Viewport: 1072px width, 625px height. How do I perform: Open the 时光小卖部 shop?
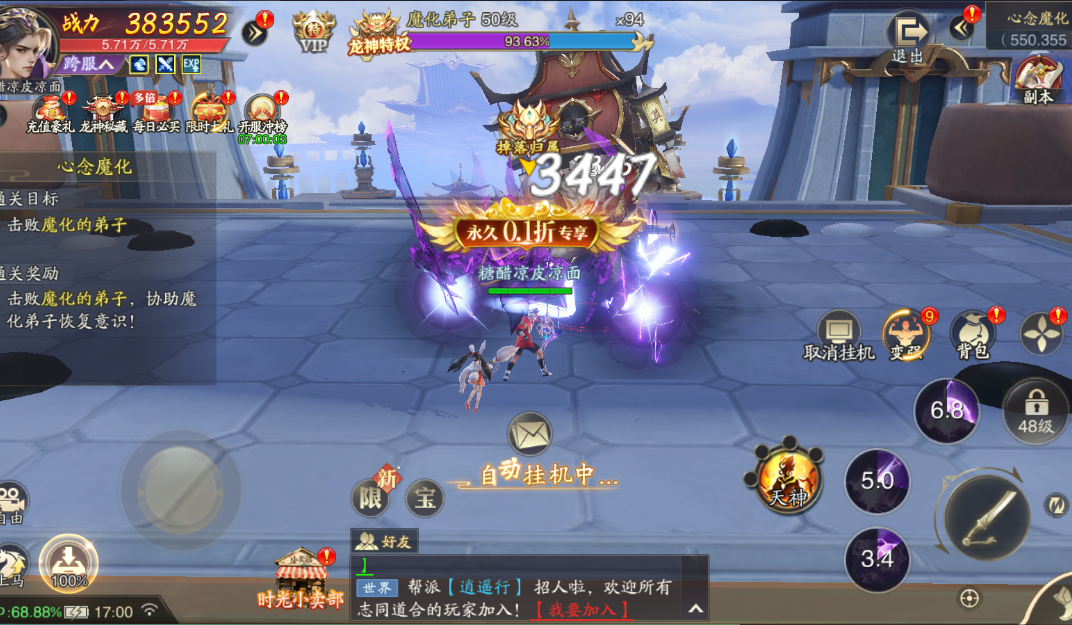(x=301, y=578)
